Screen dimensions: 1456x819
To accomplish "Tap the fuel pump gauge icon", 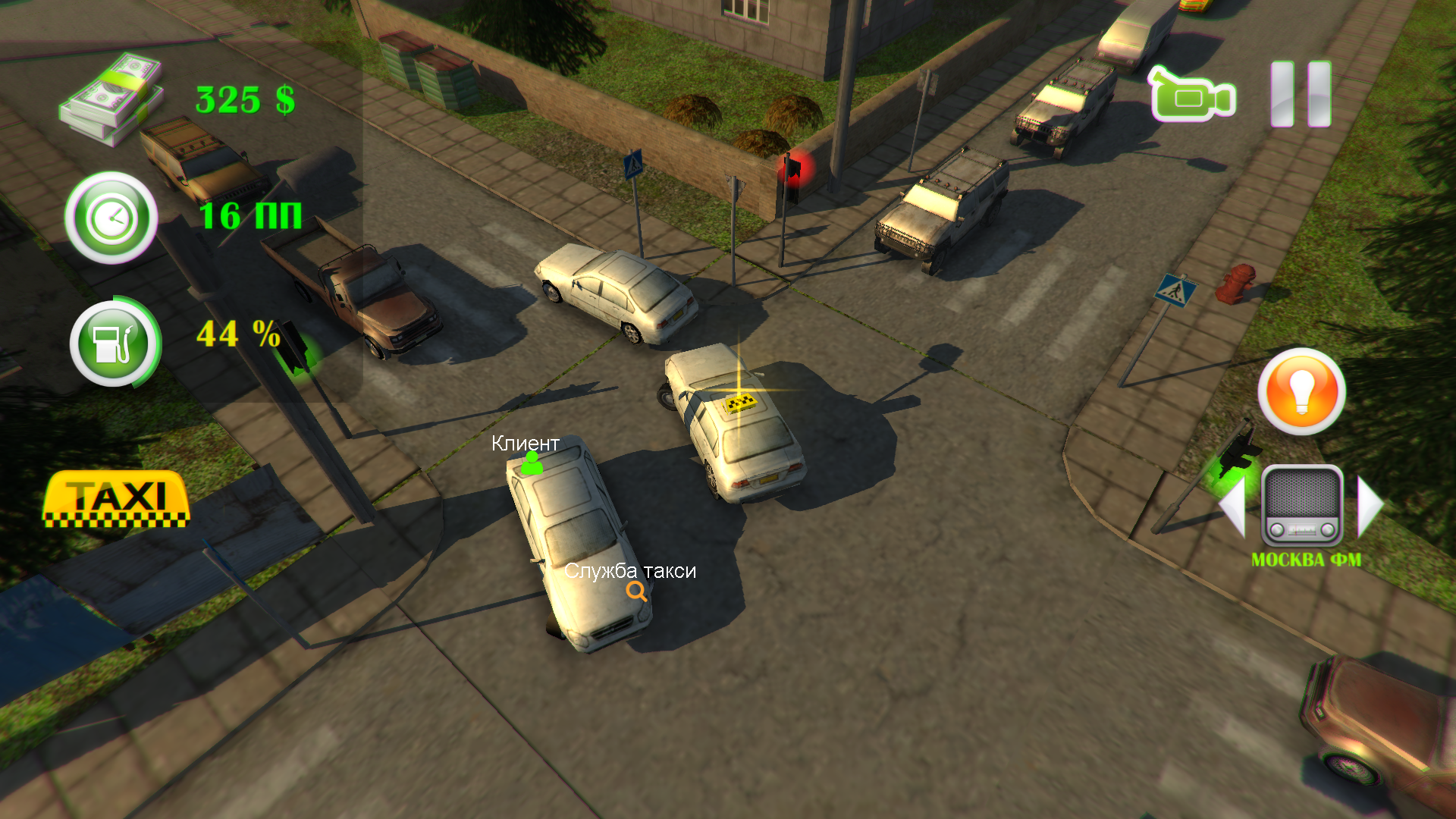I will click(114, 344).
